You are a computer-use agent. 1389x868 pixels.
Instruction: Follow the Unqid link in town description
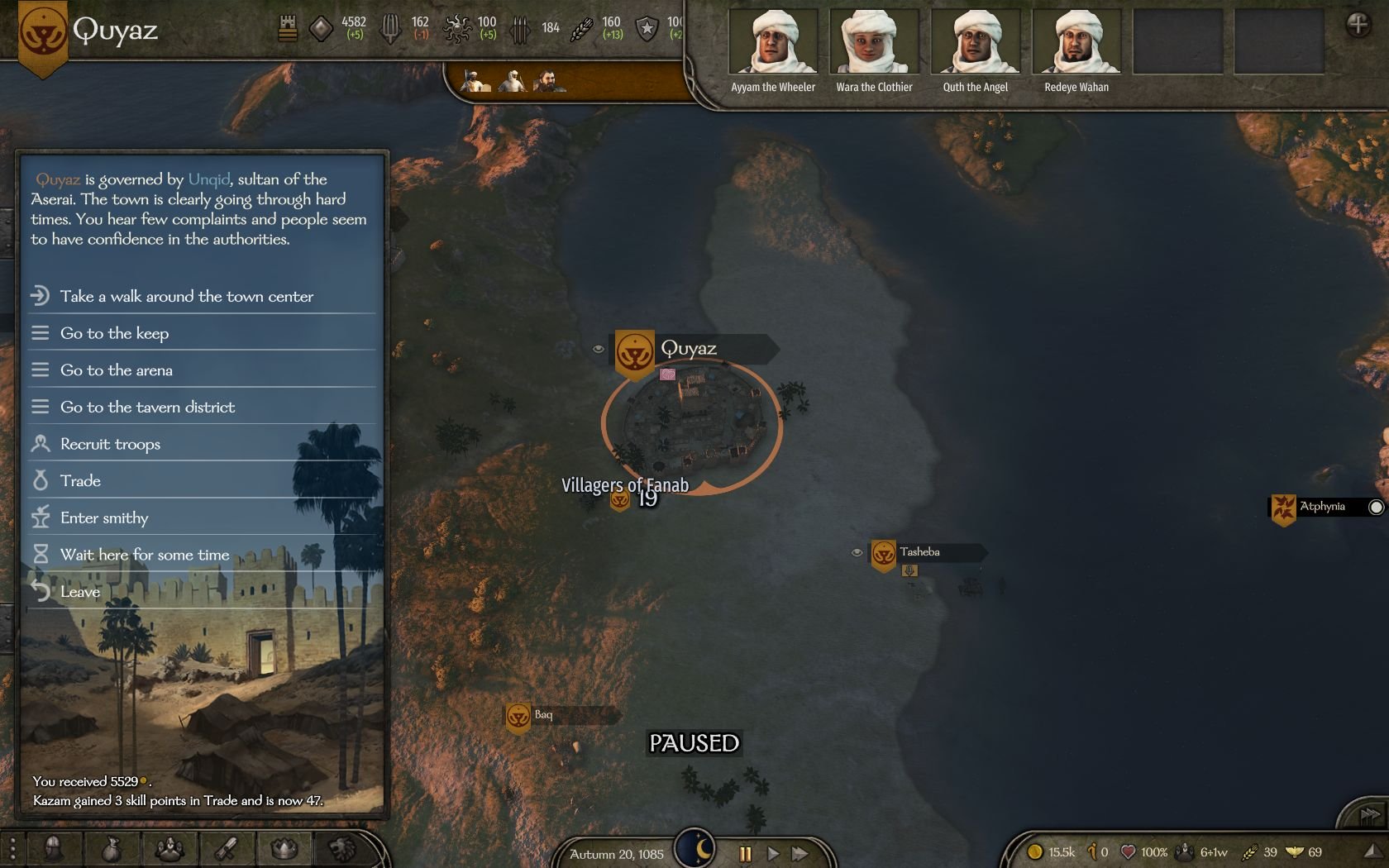(209, 179)
